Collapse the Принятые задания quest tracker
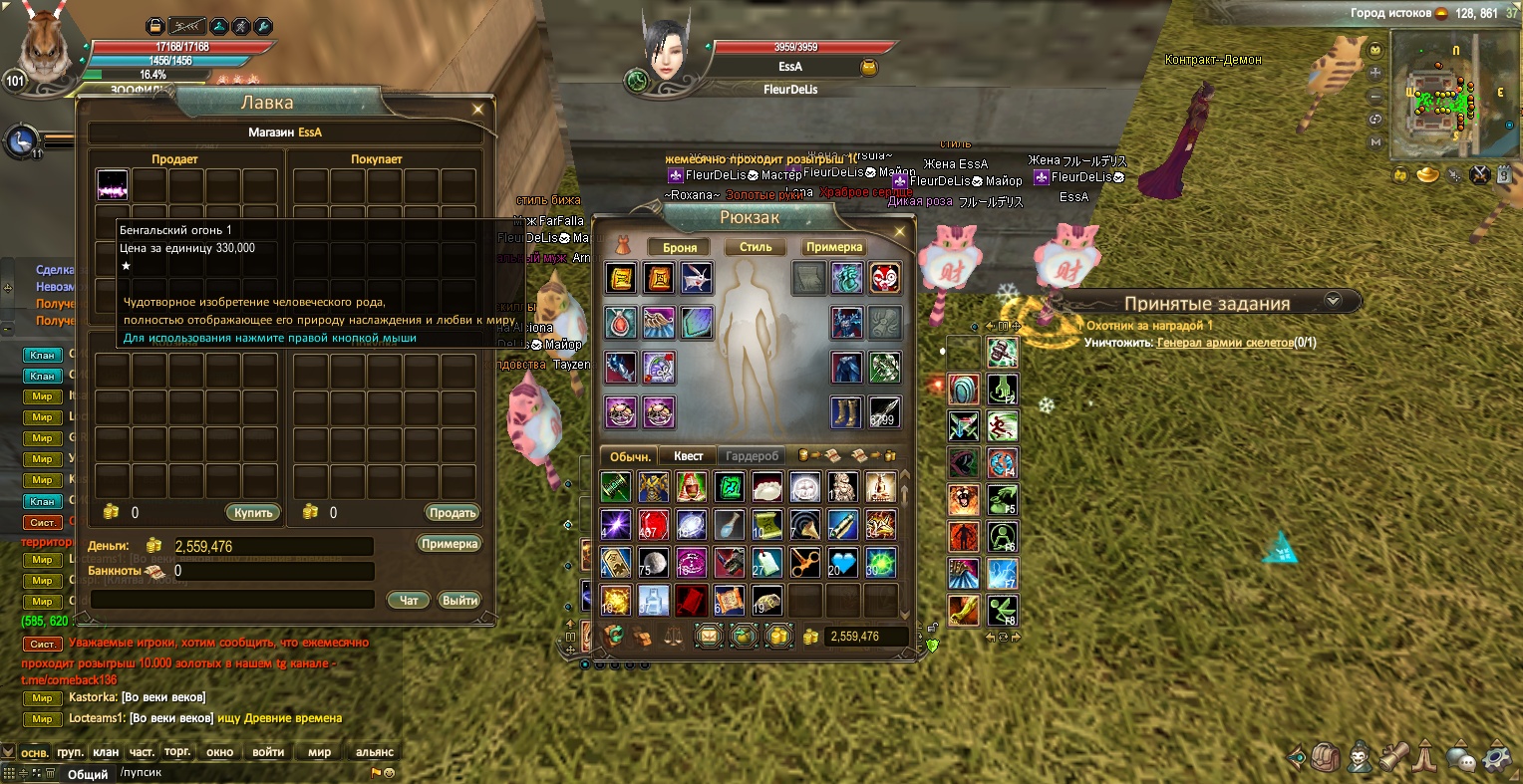 coord(1333,300)
